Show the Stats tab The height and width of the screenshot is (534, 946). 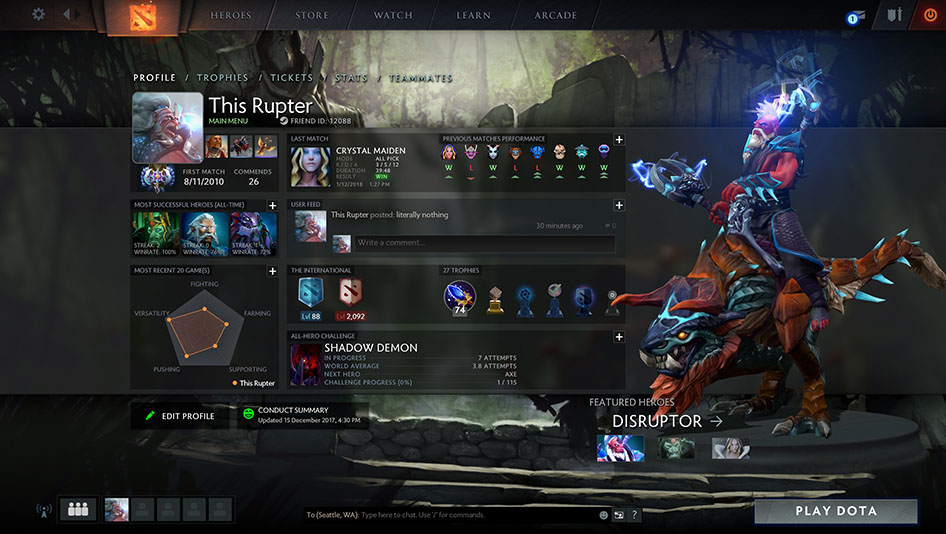point(351,78)
